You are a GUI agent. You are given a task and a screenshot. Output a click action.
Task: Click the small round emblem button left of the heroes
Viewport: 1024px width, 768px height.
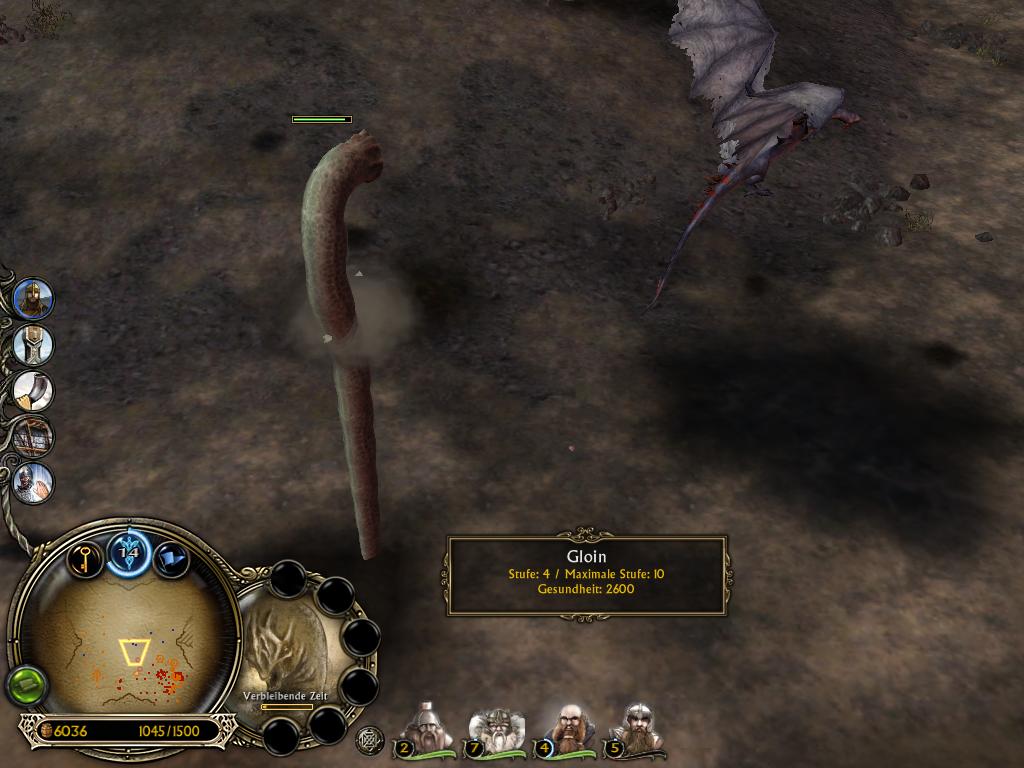tap(369, 738)
